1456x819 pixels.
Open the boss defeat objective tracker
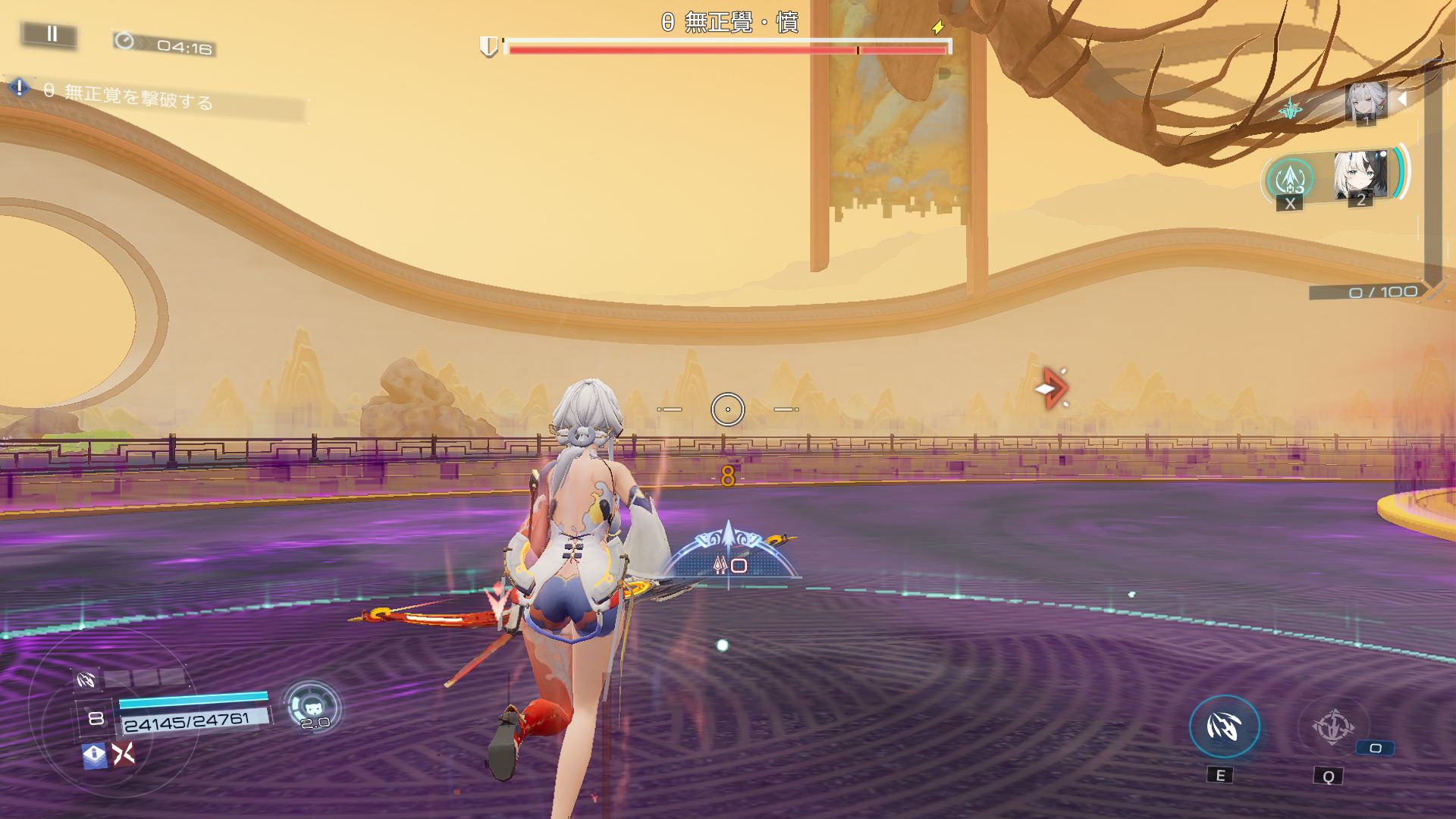point(129,96)
